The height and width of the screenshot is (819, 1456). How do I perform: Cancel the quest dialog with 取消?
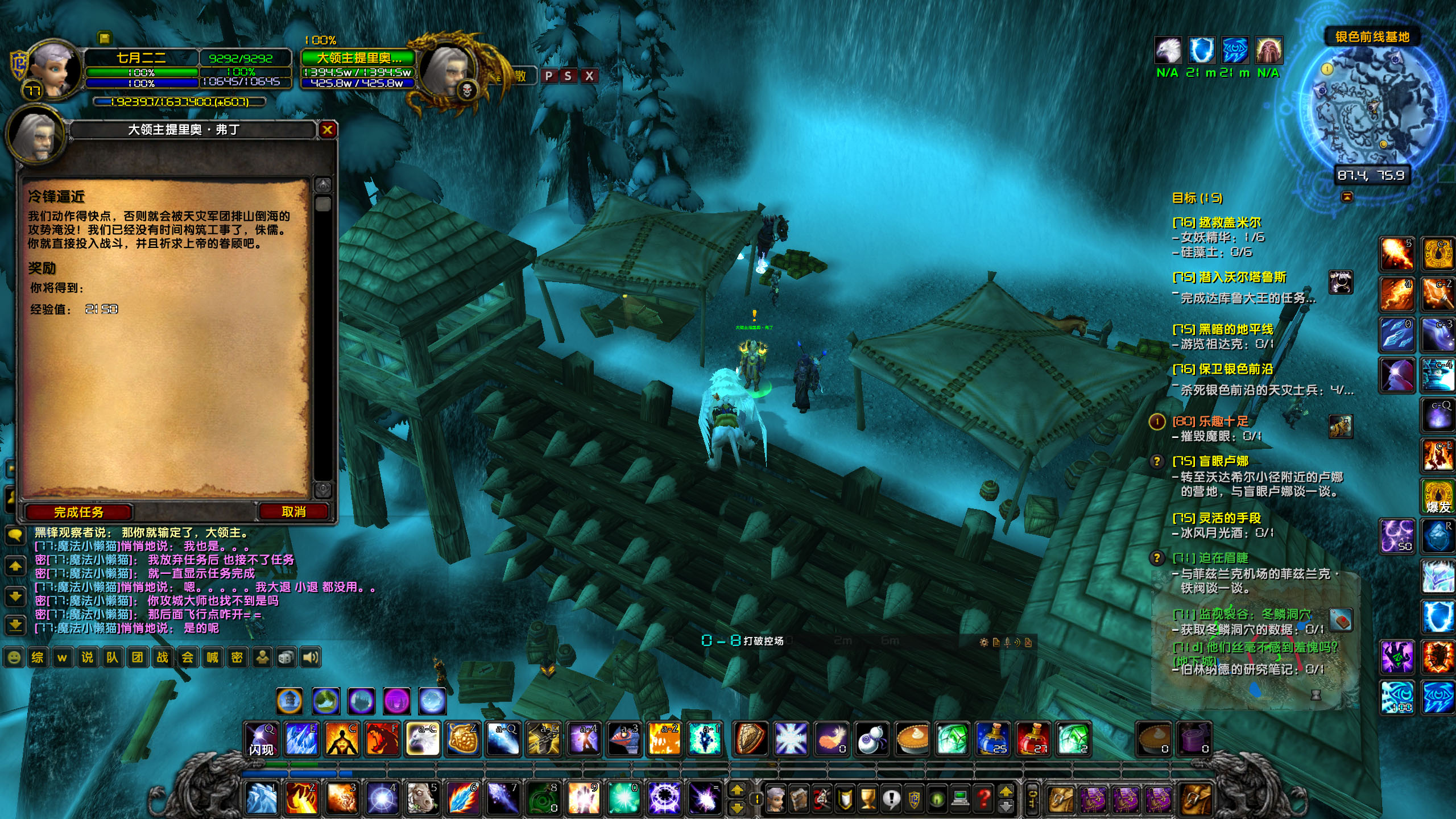293,512
